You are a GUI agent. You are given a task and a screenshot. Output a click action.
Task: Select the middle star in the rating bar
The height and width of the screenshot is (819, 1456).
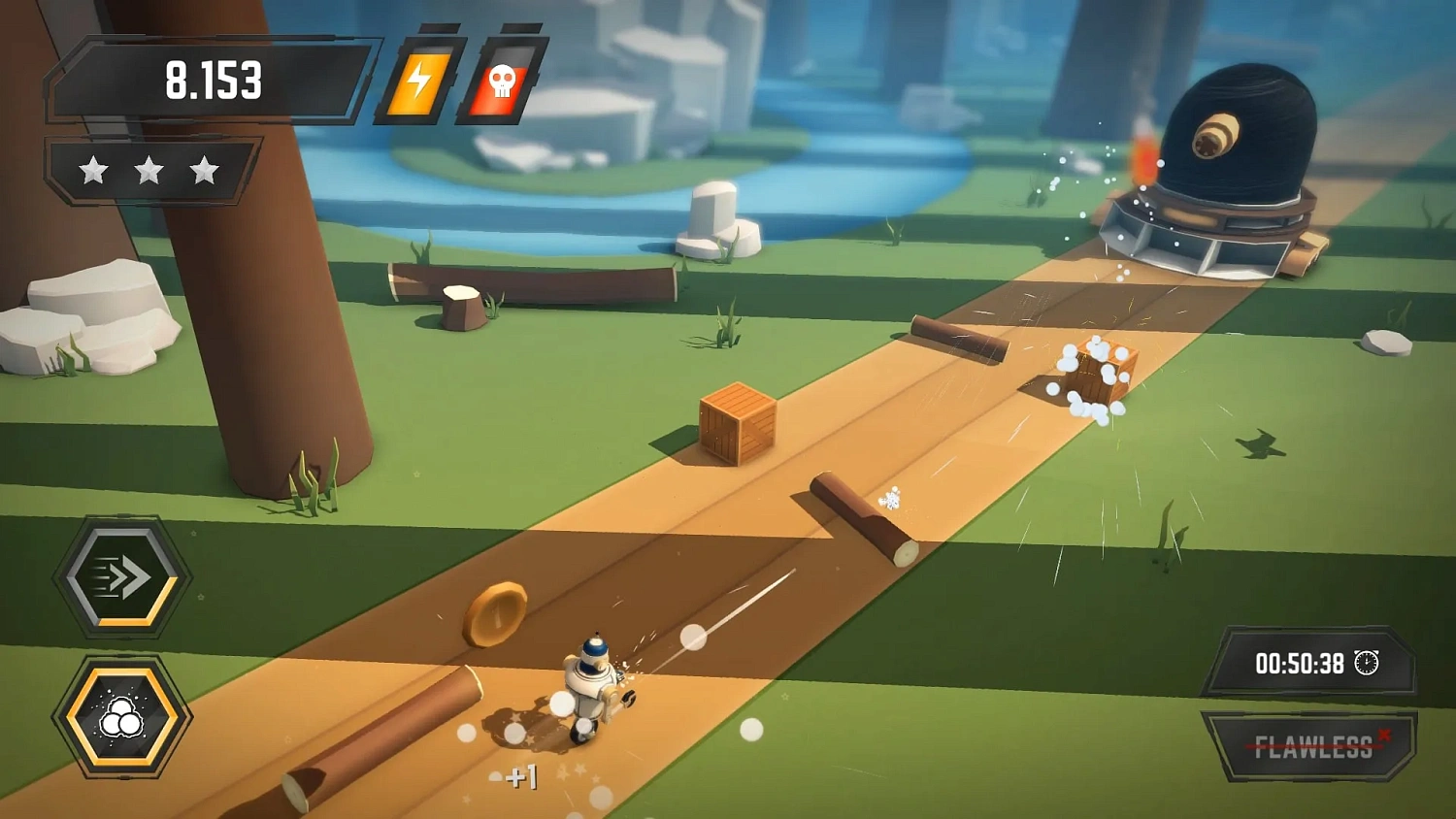(147, 168)
